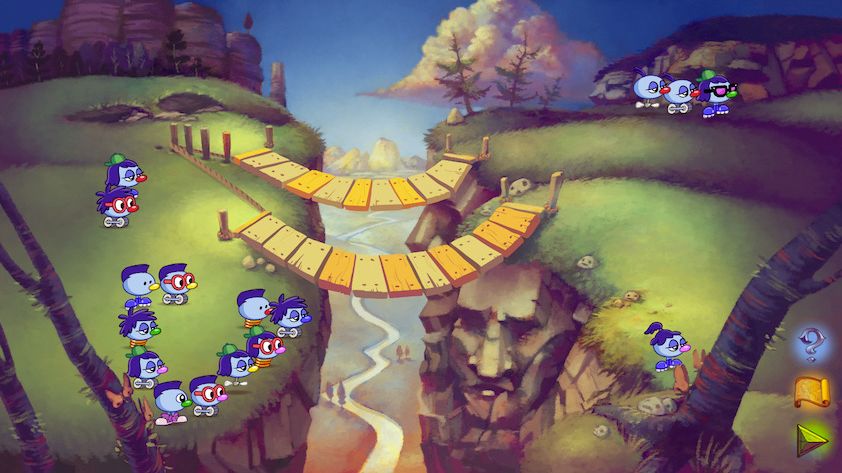Click the green arrow button

810,440
